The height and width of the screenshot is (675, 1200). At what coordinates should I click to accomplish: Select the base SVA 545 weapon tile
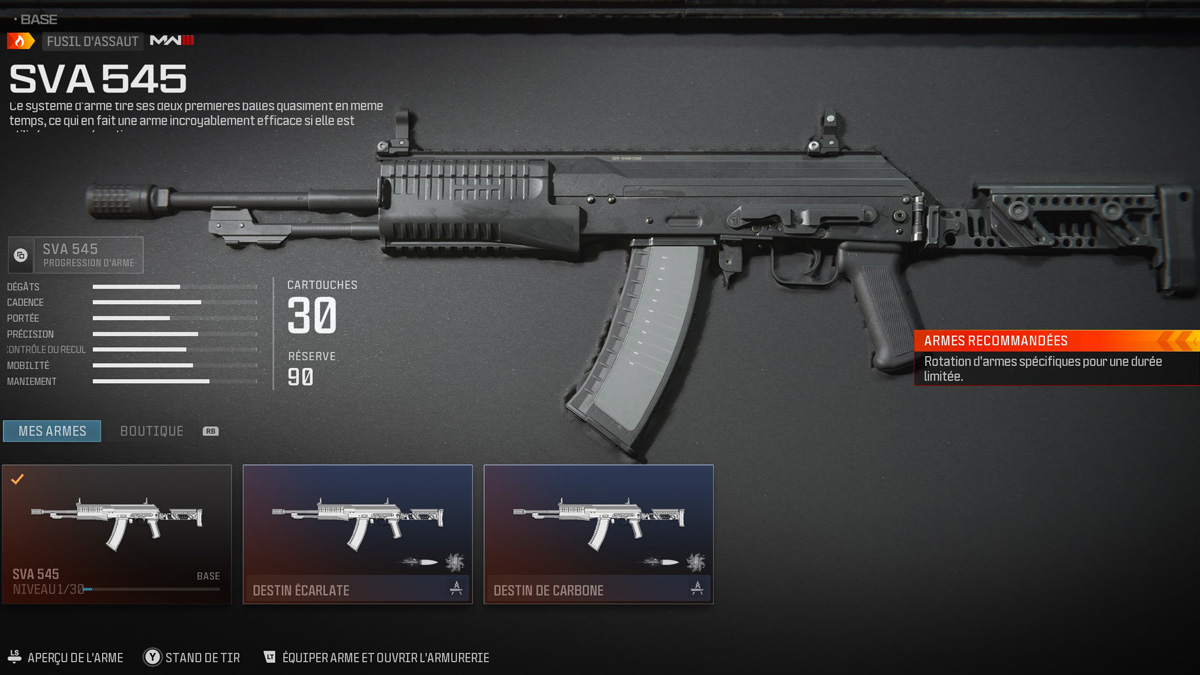(117, 534)
